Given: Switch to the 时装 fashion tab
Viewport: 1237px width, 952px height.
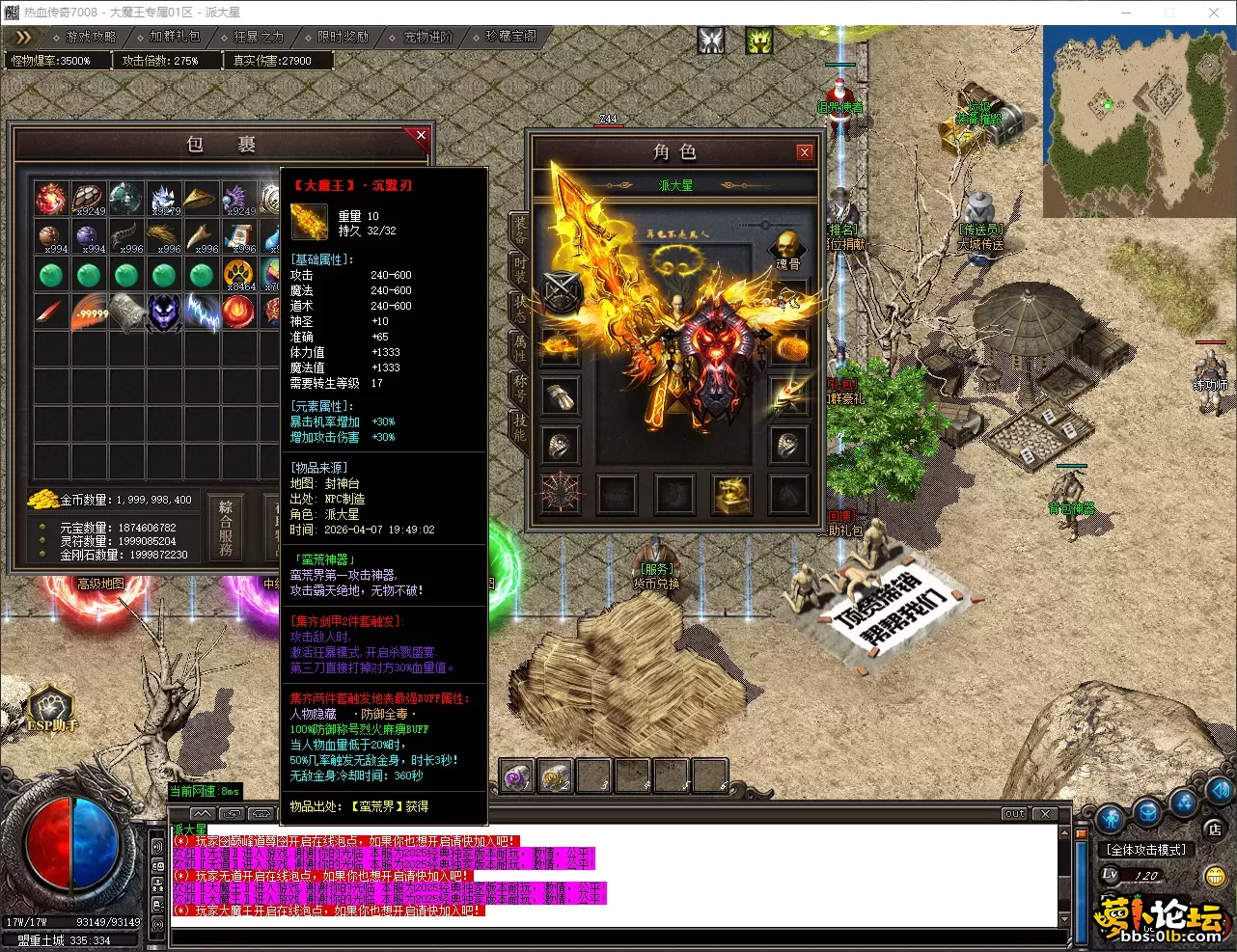Looking at the screenshot, I should 520,268.
